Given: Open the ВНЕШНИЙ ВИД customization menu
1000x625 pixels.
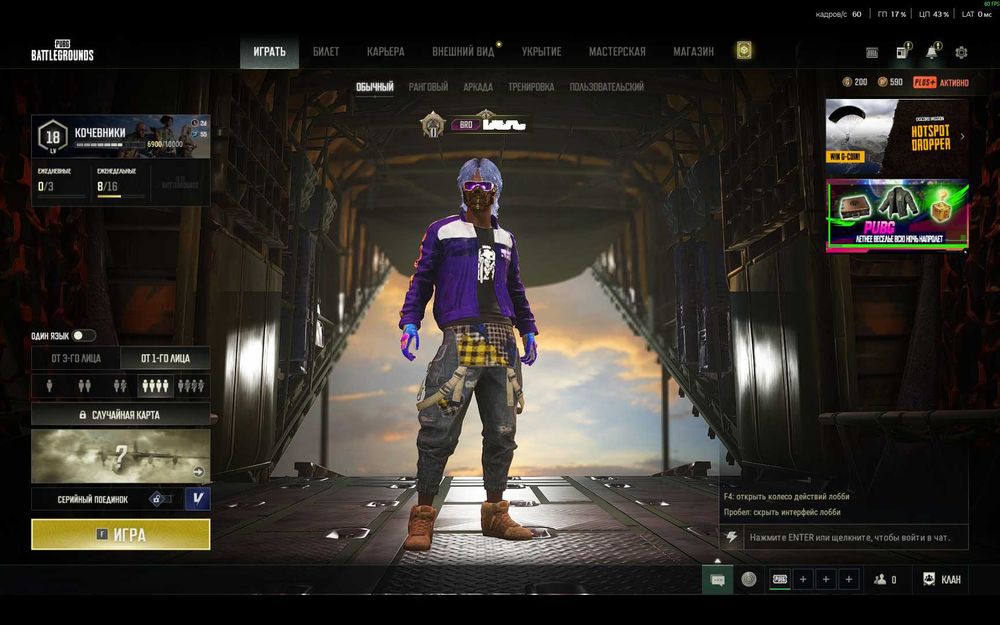Looking at the screenshot, I should point(464,52).
